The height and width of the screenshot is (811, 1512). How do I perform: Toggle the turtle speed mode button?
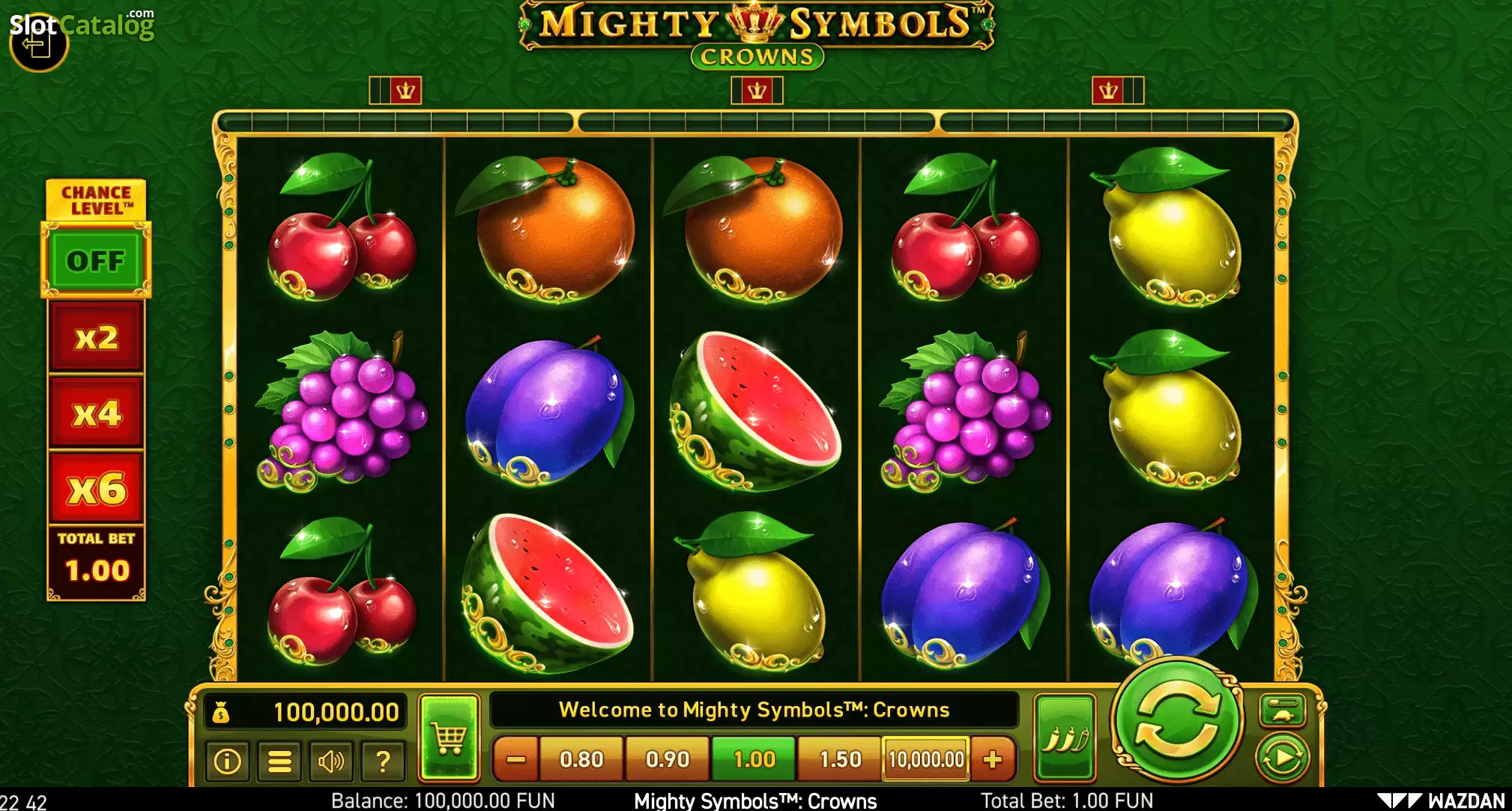tap(1282, 711)
